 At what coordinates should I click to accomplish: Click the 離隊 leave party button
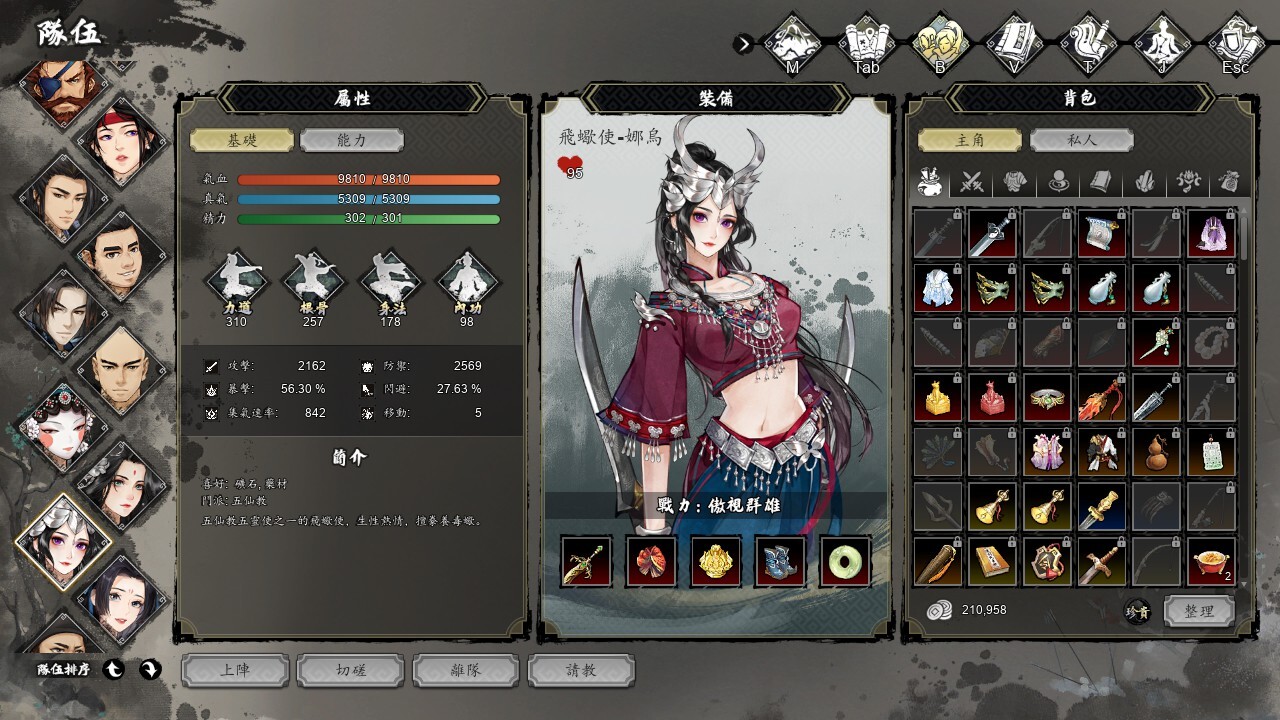coord(466,670)
